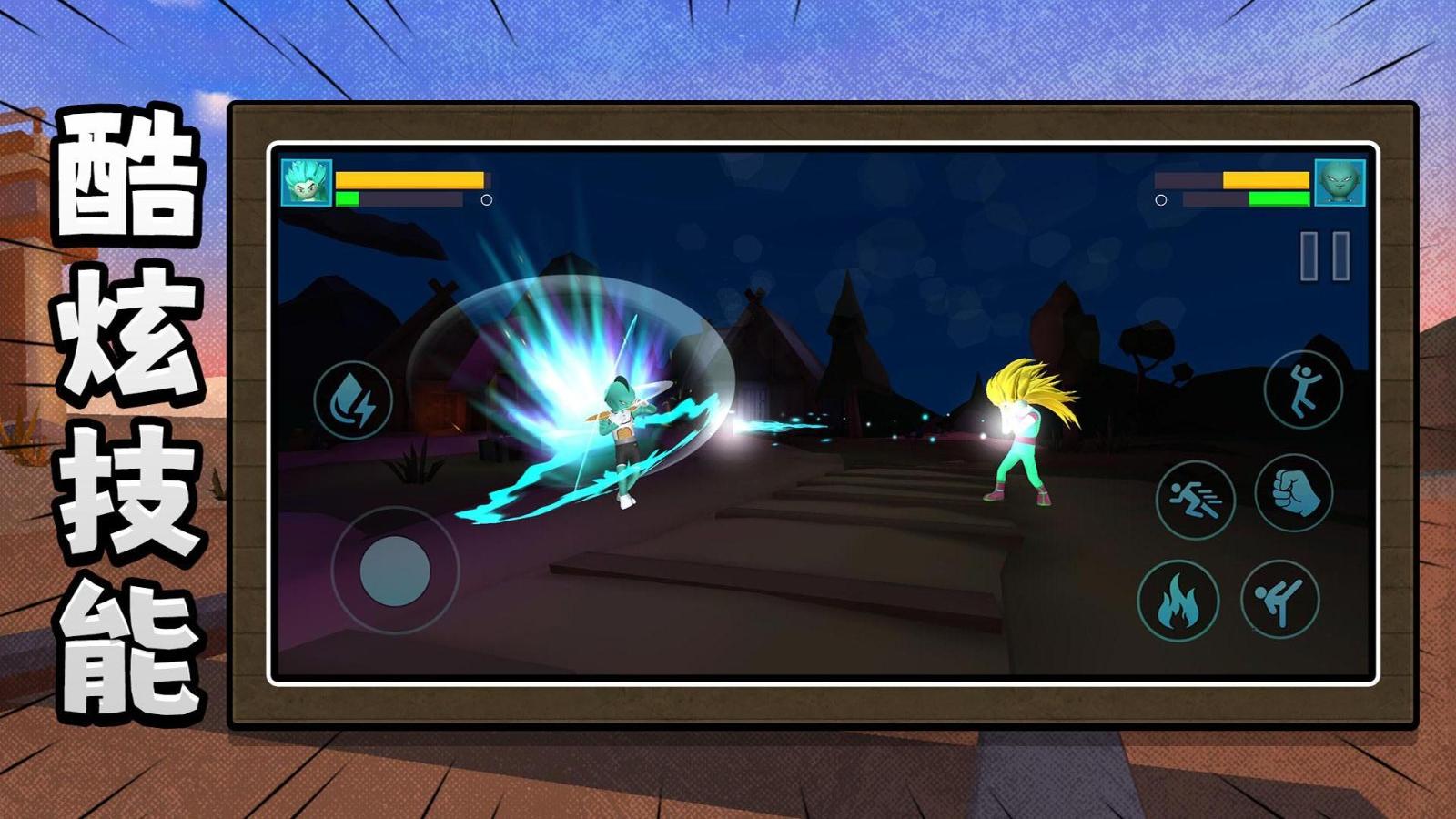Pause the fight with the pause button

coord(1324,256)
